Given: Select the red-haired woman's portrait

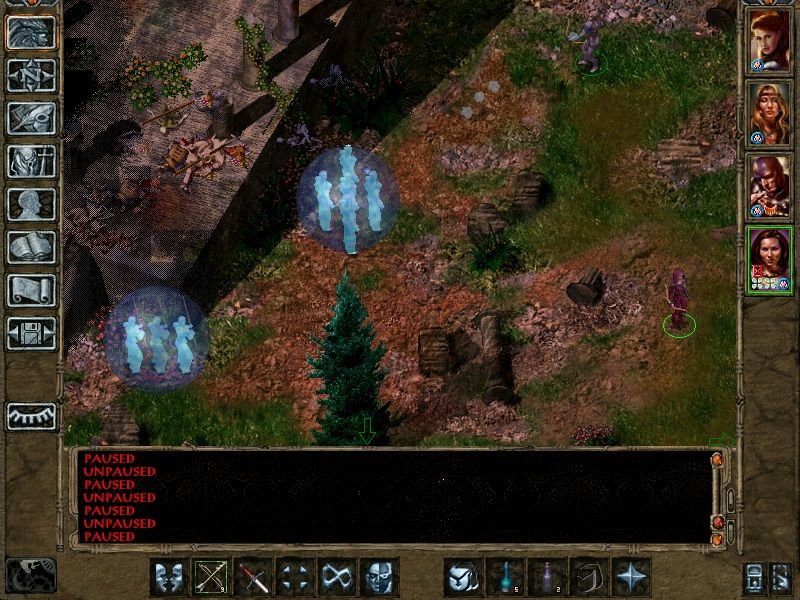Looking at the screenshot, I should 769,40.
